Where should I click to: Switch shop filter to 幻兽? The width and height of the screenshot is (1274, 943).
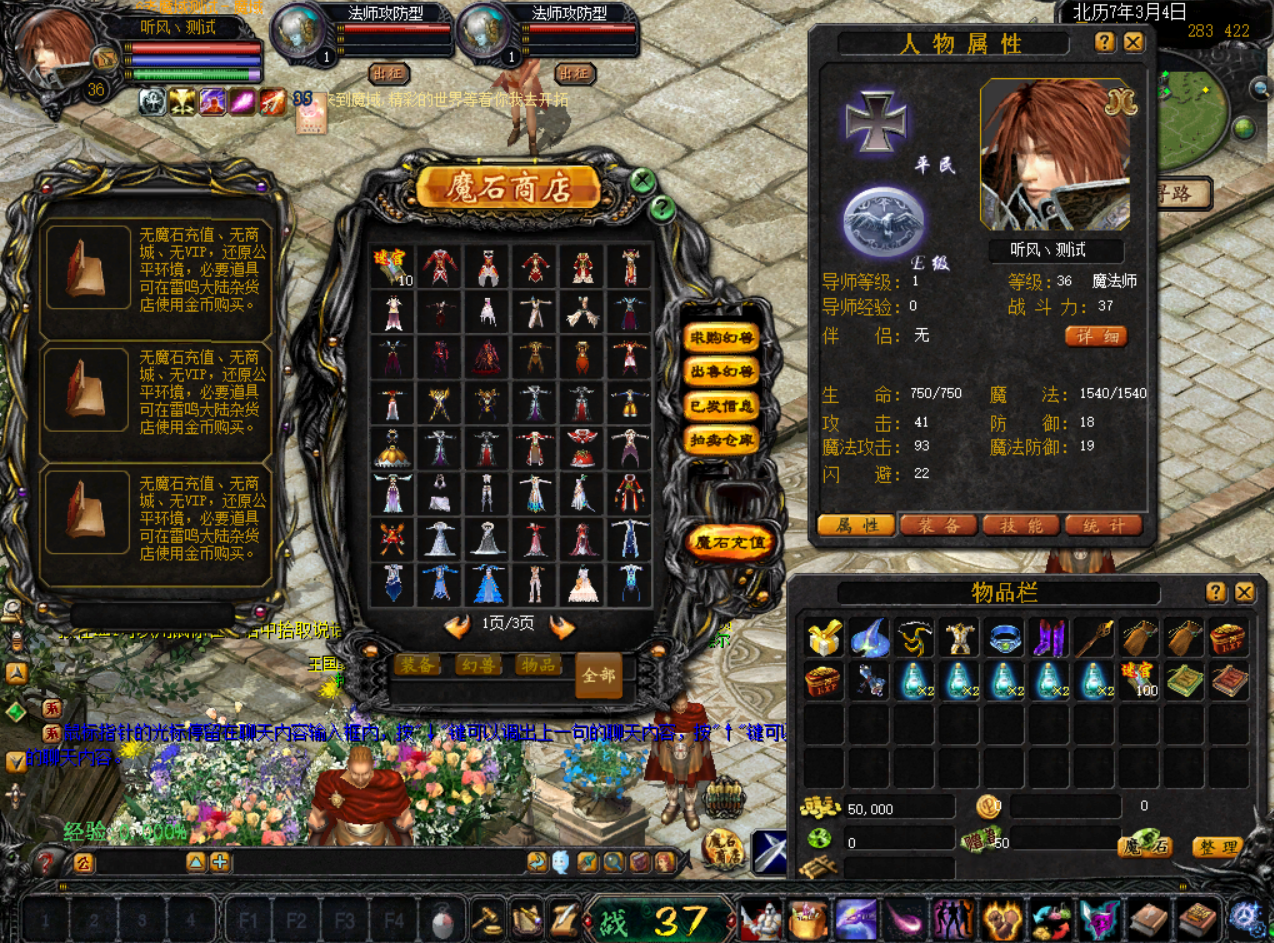(478, 665)
